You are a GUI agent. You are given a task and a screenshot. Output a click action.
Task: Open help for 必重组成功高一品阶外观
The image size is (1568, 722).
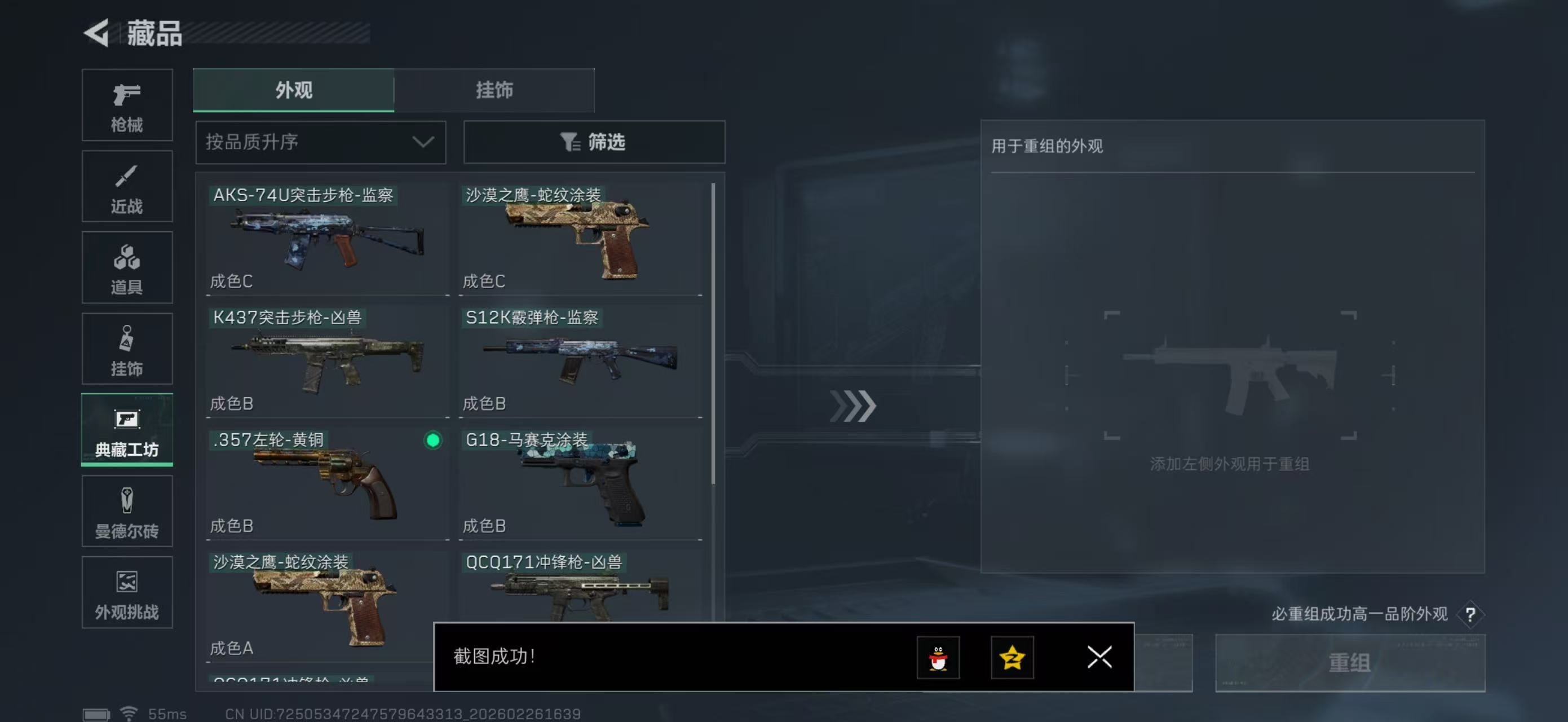[x=1473, y=614]
